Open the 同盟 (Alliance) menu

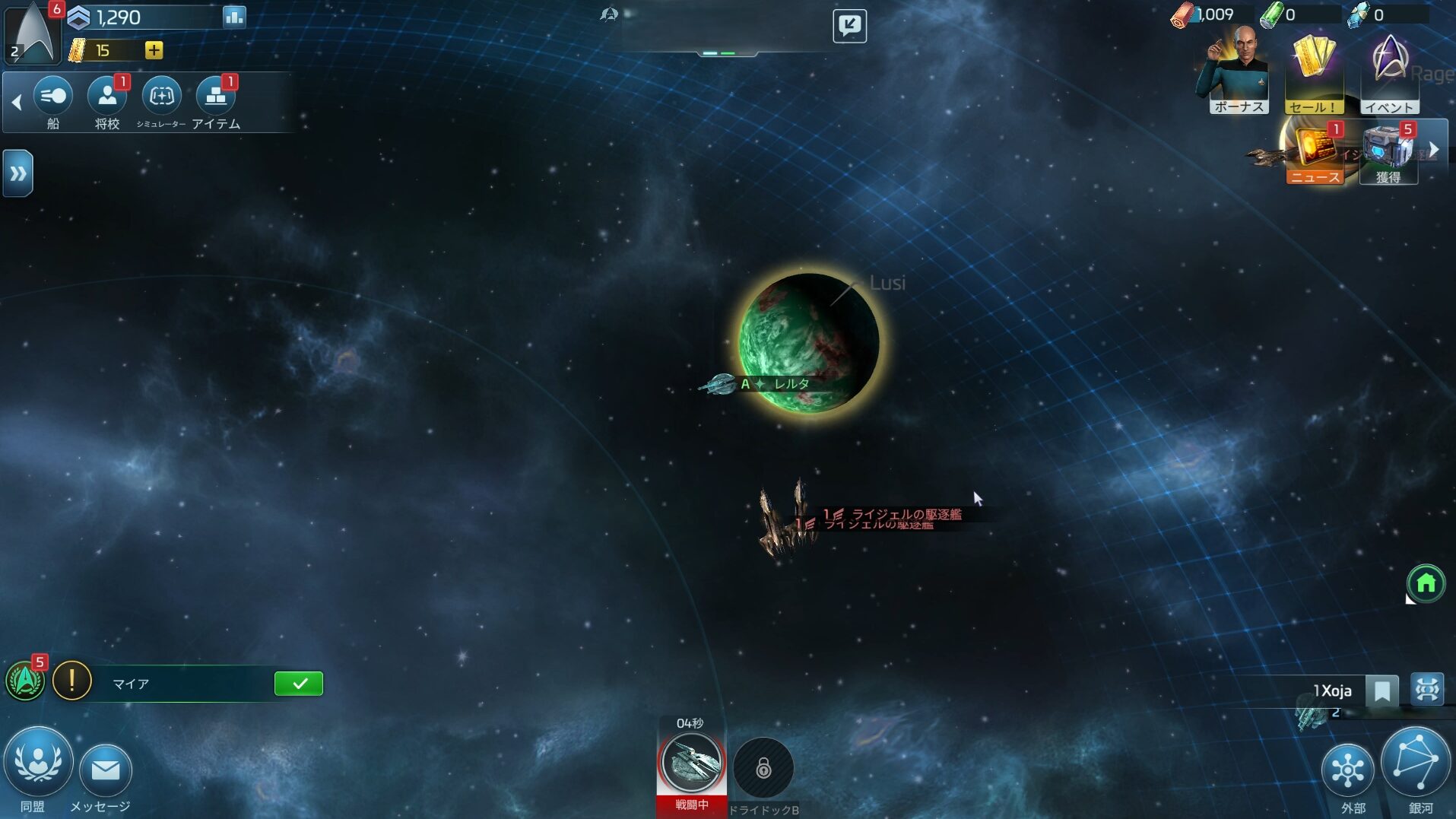pyautogui.click(x=38, y=763)
